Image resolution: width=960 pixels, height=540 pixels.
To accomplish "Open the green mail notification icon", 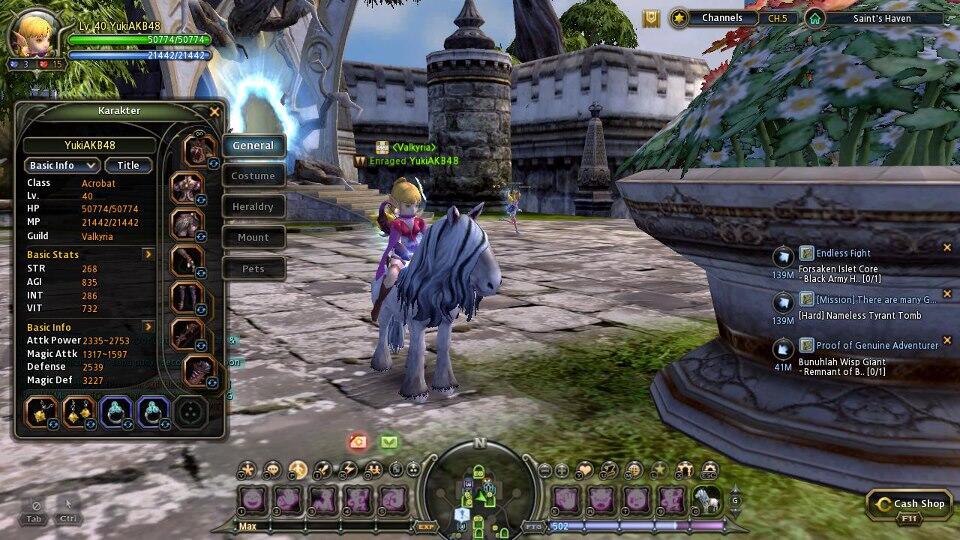I will [388, 442].
